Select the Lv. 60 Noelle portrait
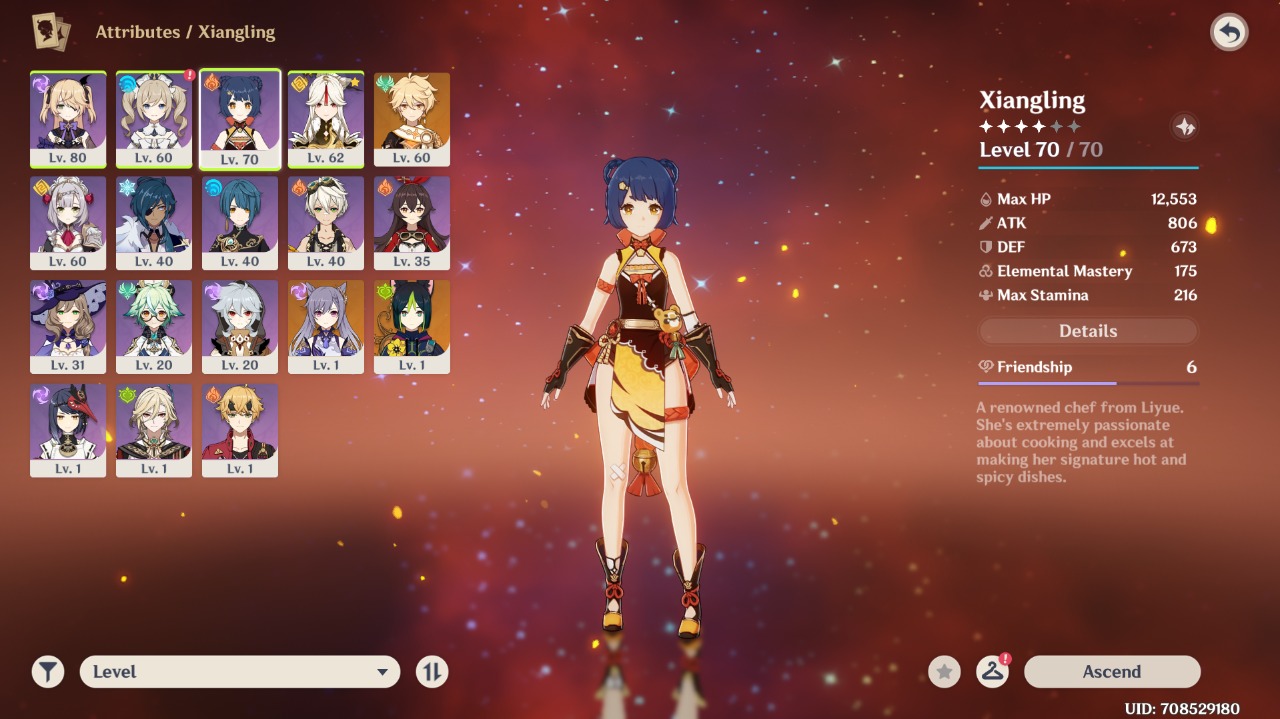This screenshot has width=1280, height=719. click(68, 222)
